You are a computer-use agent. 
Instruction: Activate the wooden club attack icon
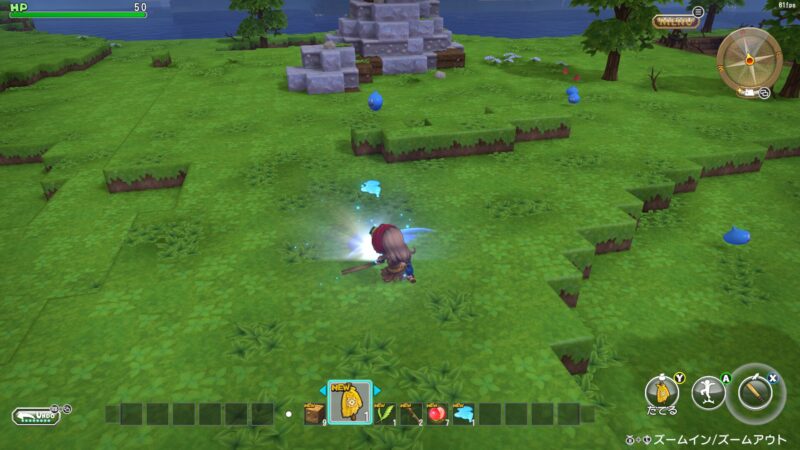(757, 391)
